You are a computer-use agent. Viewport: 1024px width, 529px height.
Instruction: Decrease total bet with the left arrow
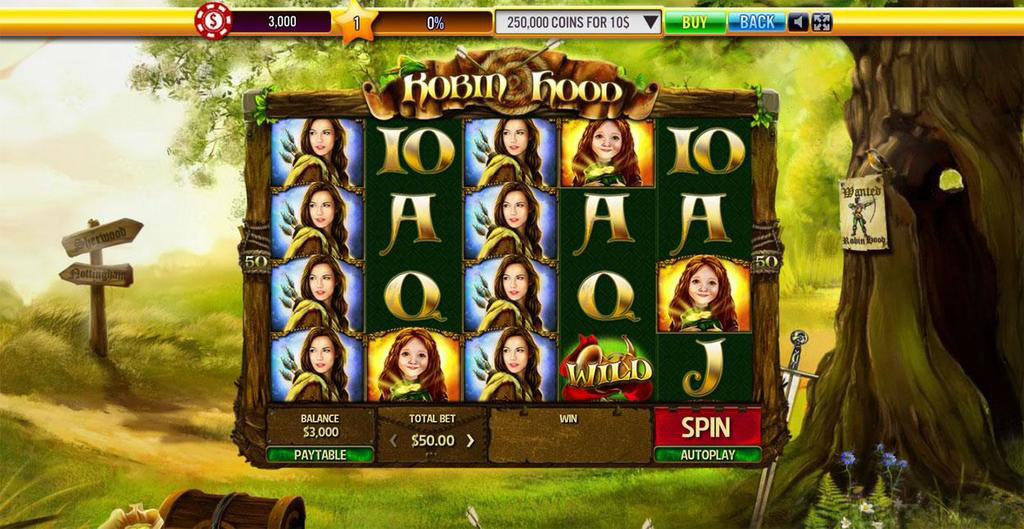tap(393, 440)
